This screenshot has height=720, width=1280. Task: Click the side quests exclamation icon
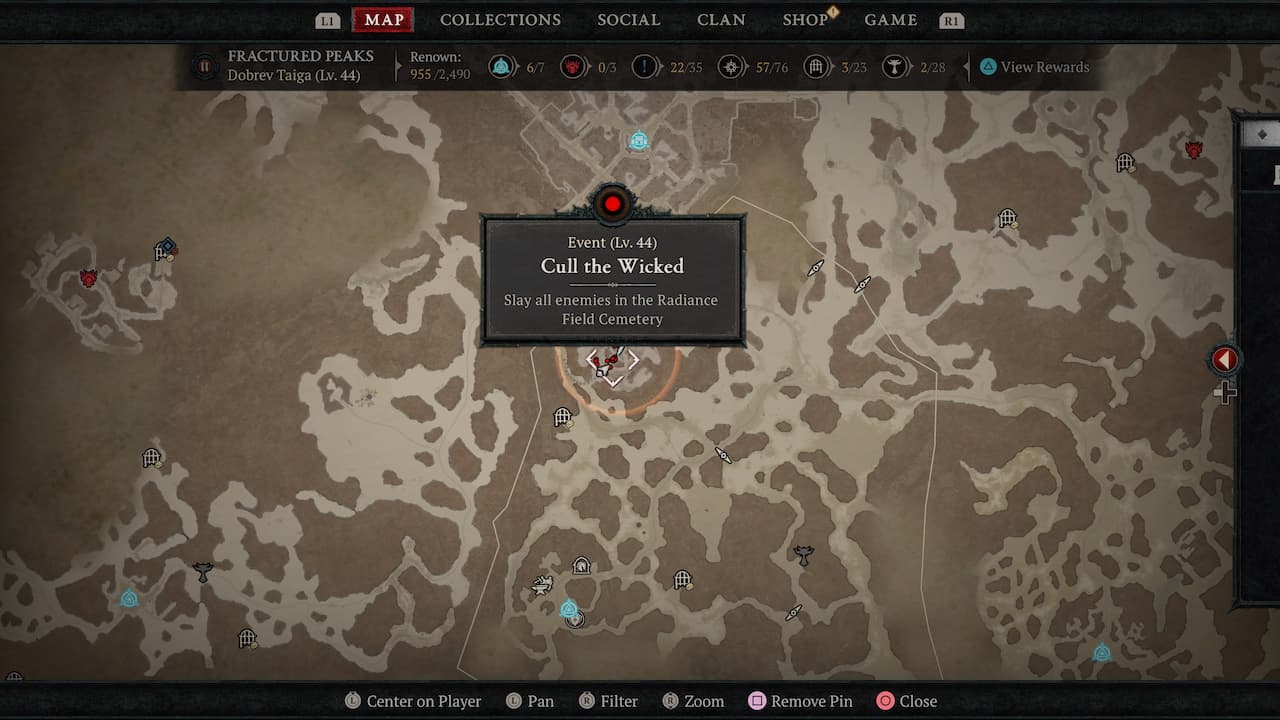point(645,67)
